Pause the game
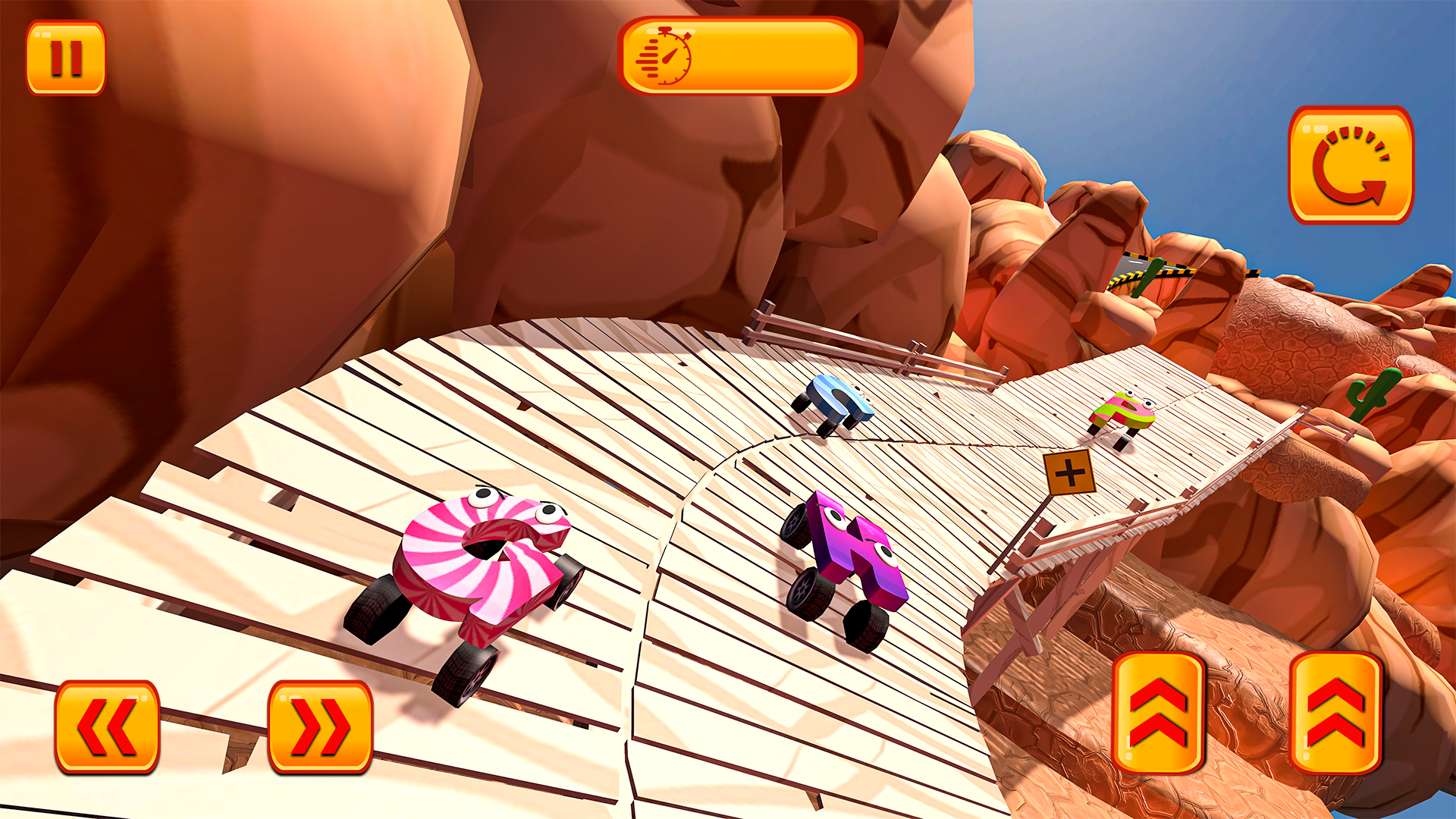This screenshot has height=819, width=1456. click(x=67, y=57)
